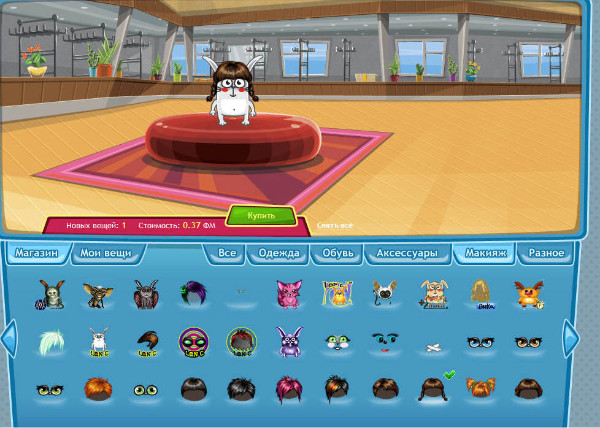The height and width of the screenshot is (428, 600).
Task: Open the Магазин shop tab
Action: pyautogui.click(x=39, y=253)
